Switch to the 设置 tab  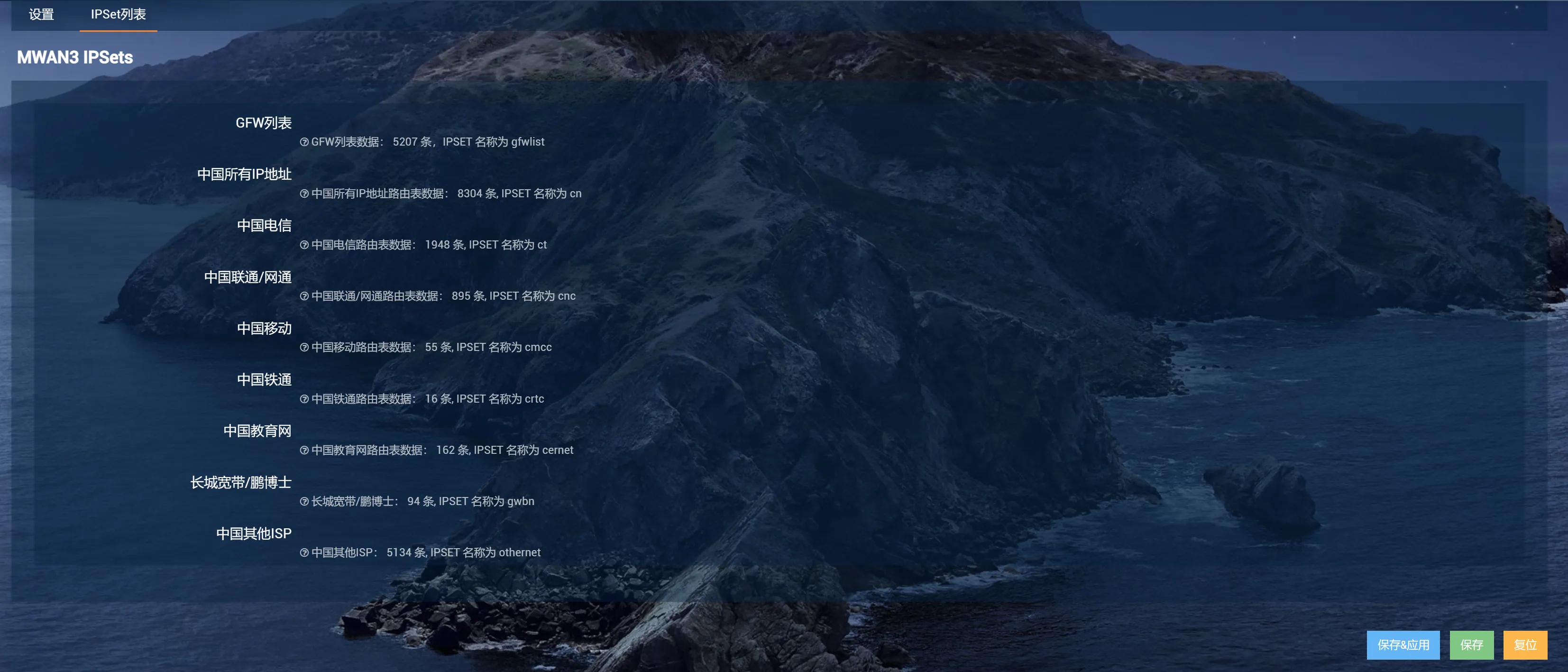point(41,14)
